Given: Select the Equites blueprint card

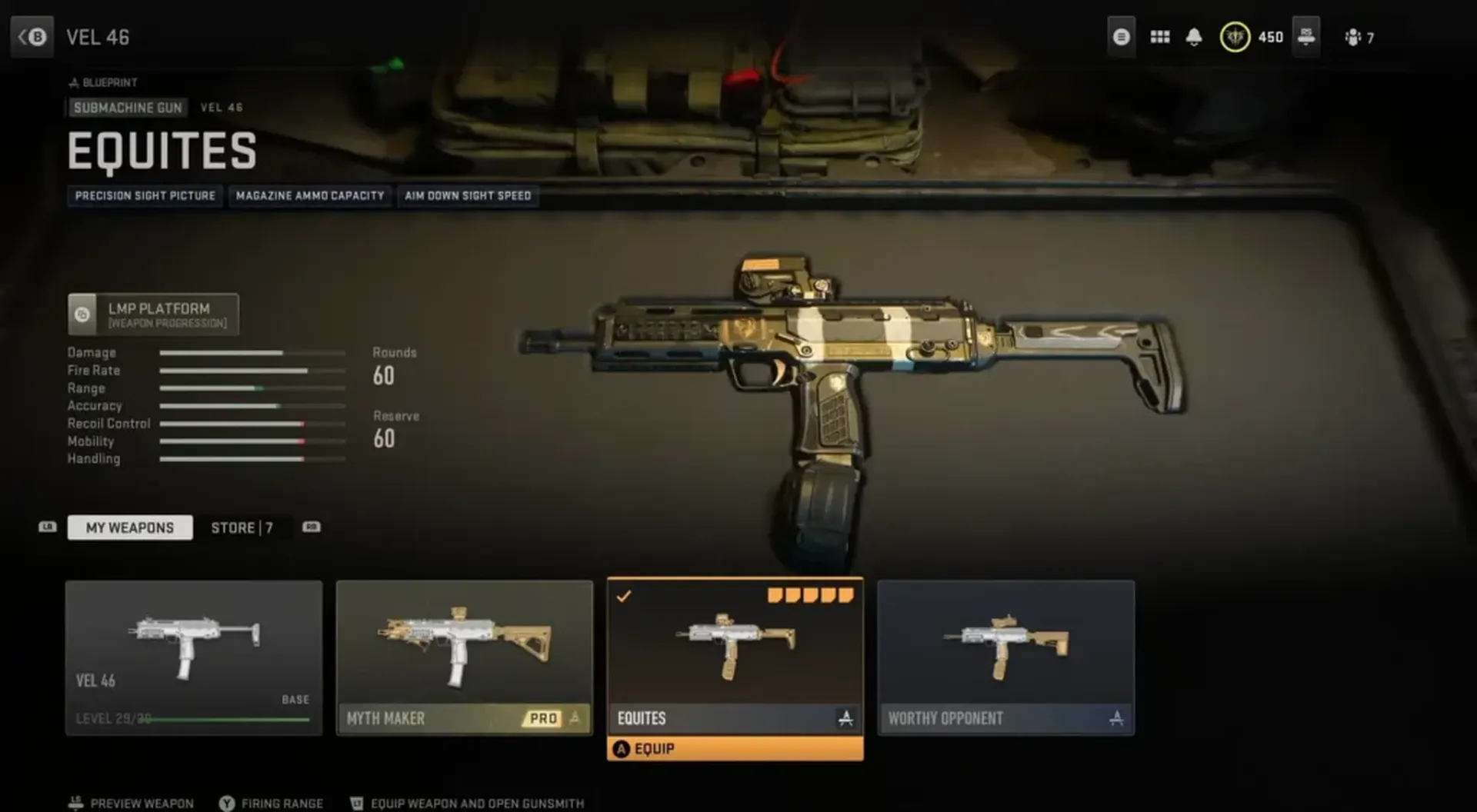Looking at the screenshot, I should [735, 654].
